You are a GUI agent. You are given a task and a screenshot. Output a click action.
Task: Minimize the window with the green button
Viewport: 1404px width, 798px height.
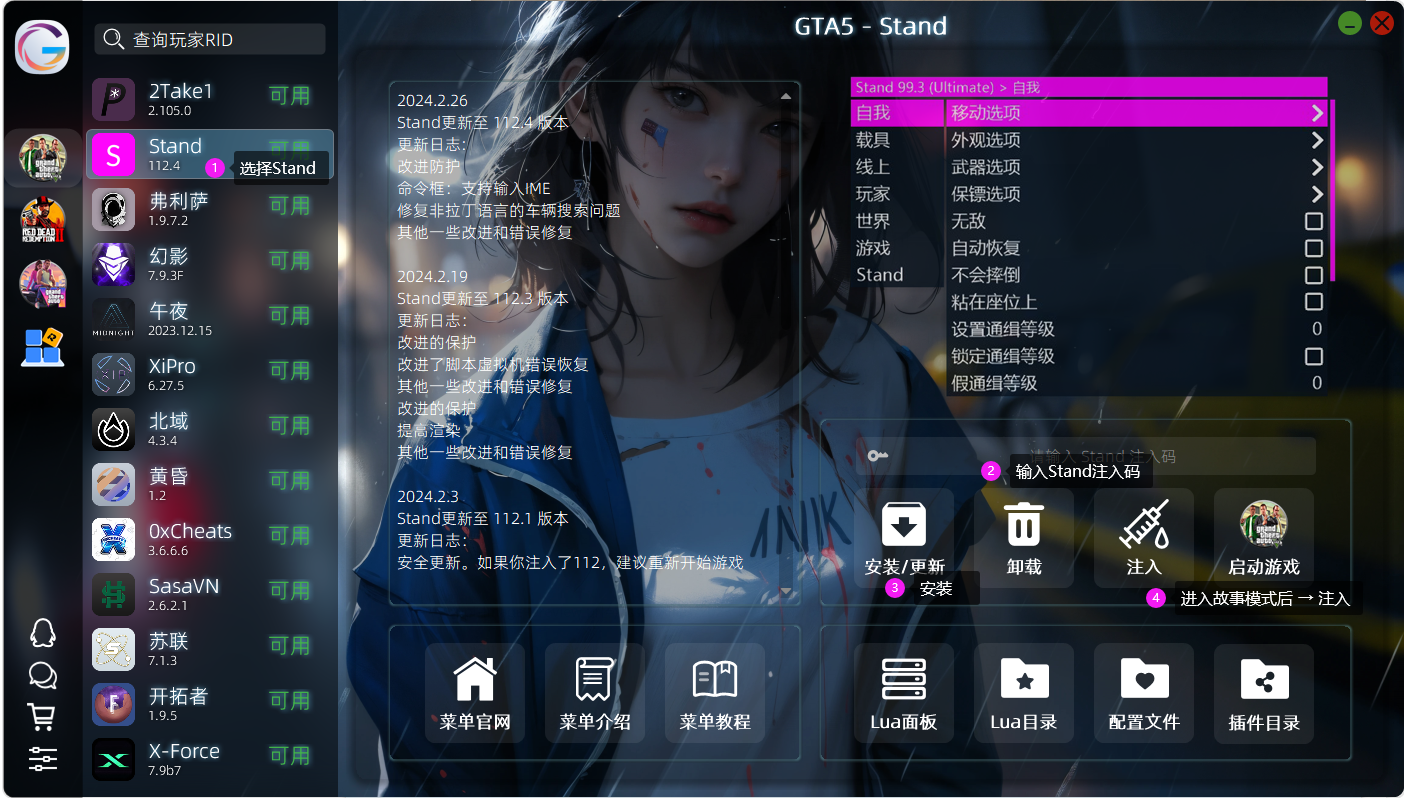coord(1350,23)
